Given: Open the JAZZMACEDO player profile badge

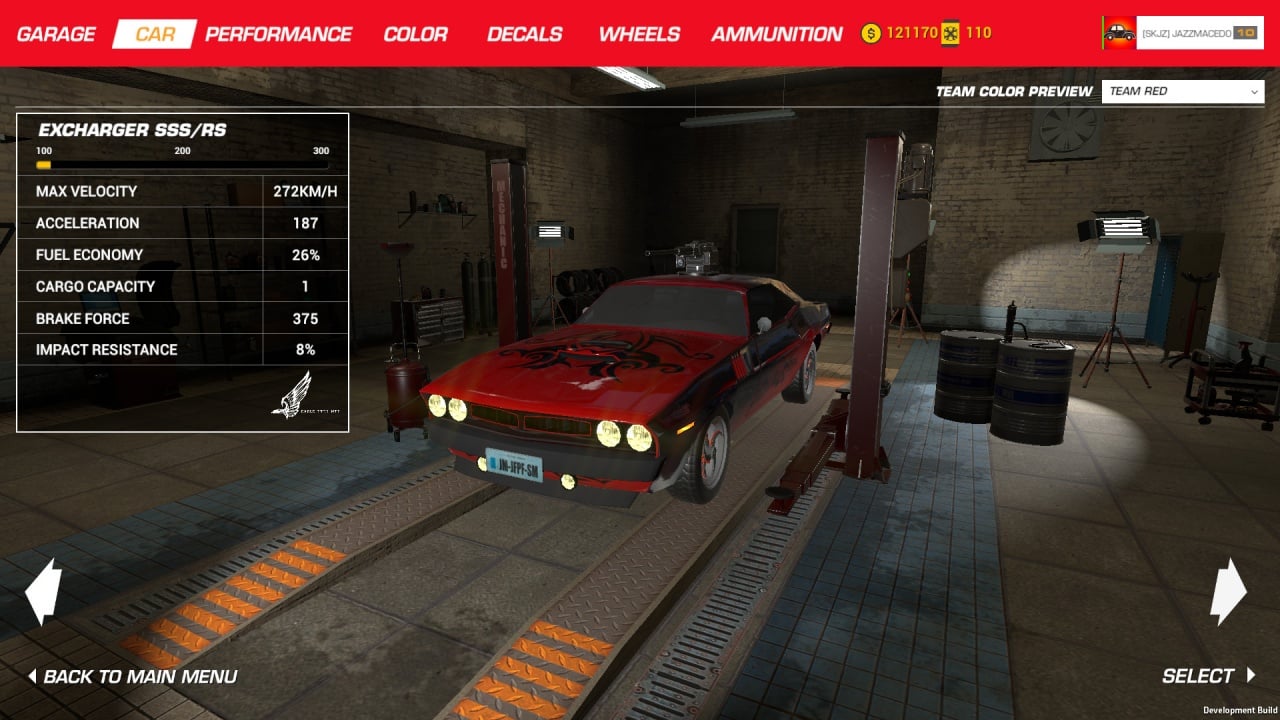Looking at the screenshot, I should pyautogui.click(x=1182, y=33).
